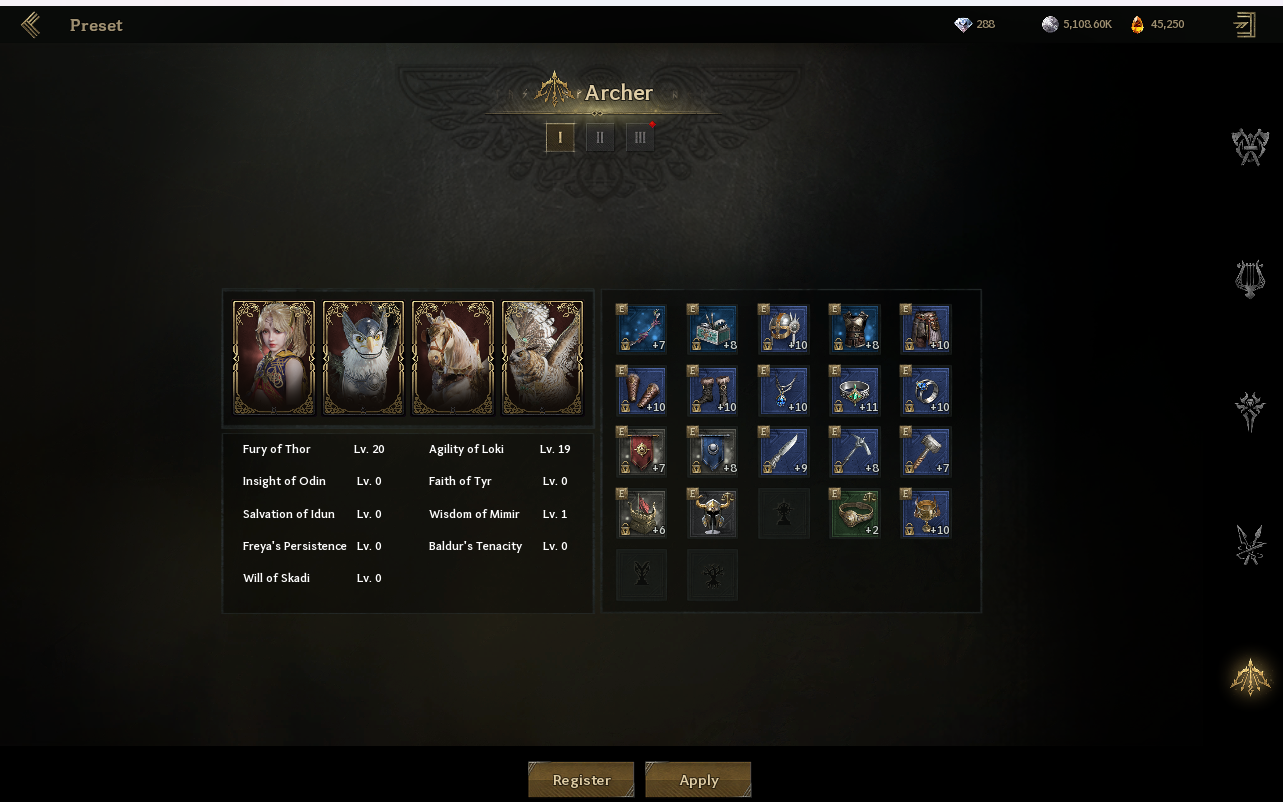The height and width of the screenshot is (802, 1283).
Task: Open the green bracelet slot +2
Action: (x=855, y=513)
